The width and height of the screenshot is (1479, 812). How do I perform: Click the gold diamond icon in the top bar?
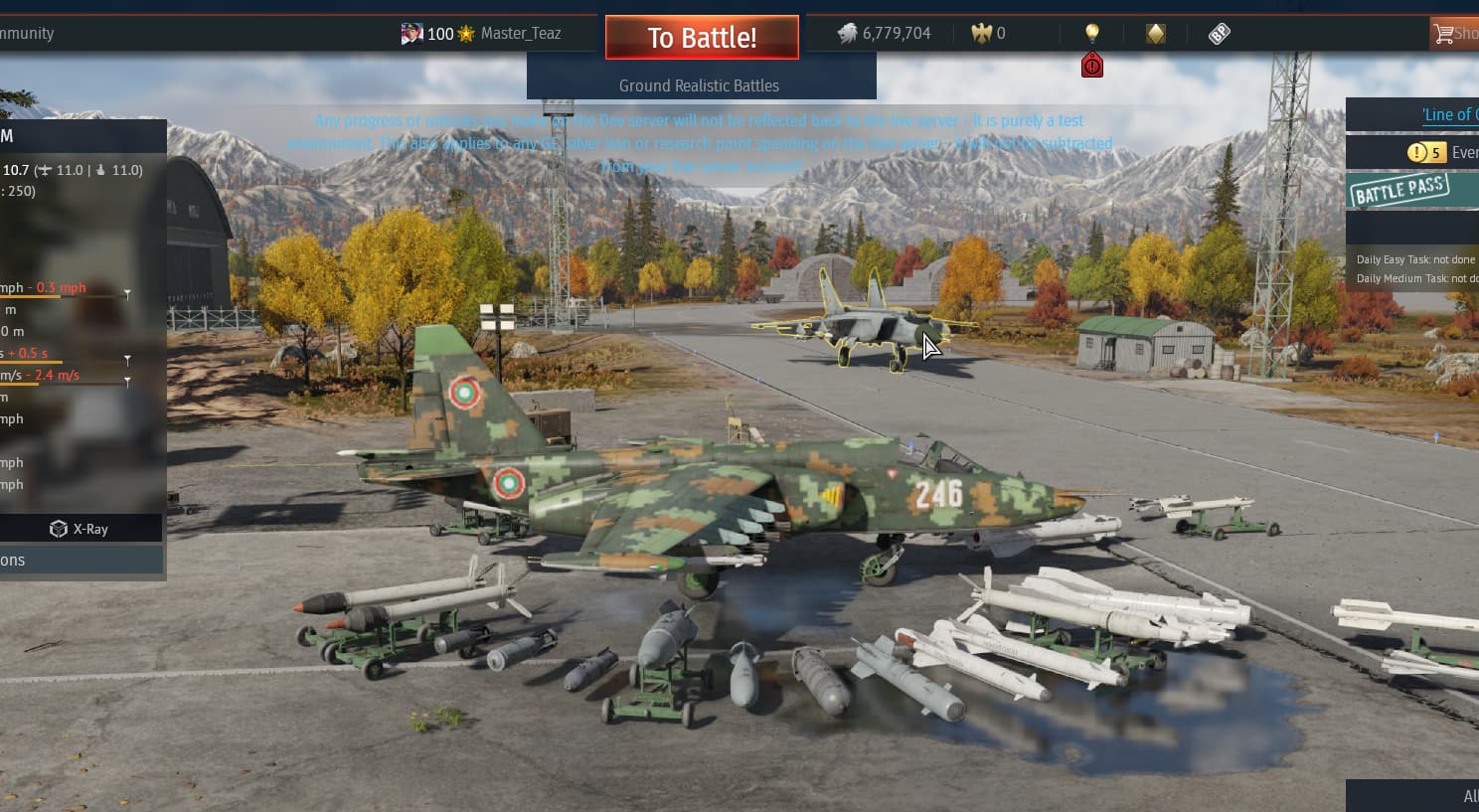1155,34
